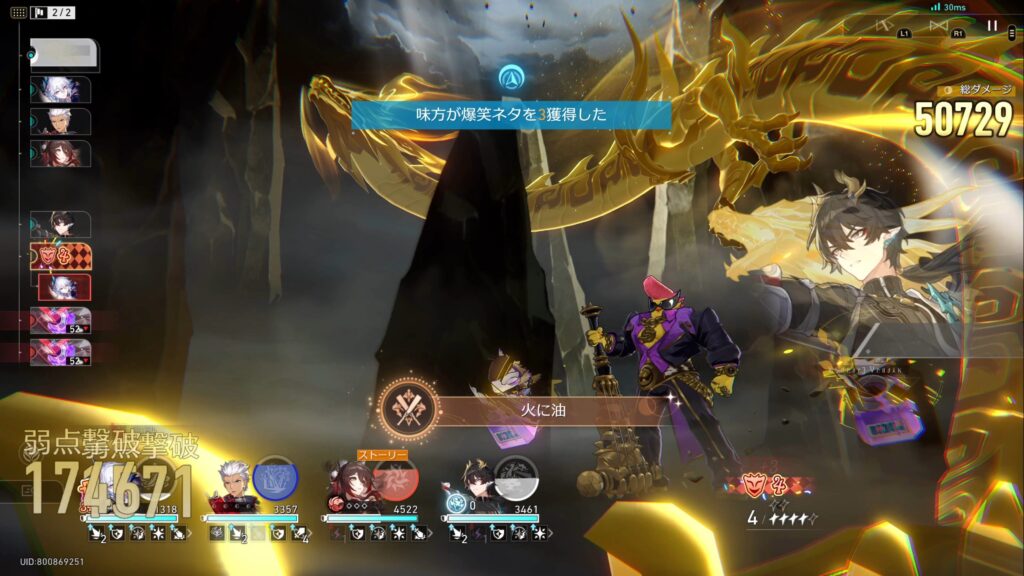Select the red-bordered silver-haired card in the turn order

point(65,288)
